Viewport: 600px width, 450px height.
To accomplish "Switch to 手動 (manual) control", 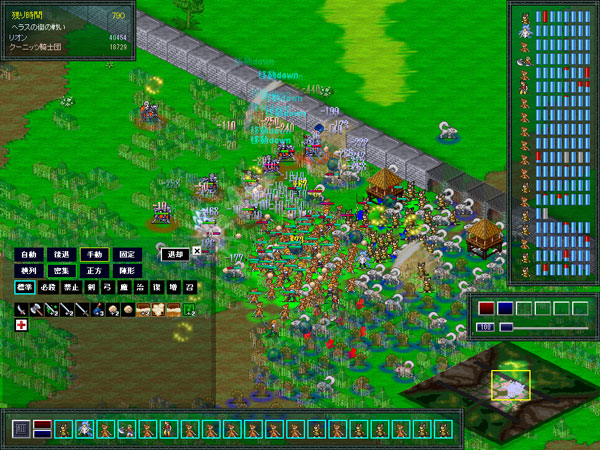I will tap(92, 255).
